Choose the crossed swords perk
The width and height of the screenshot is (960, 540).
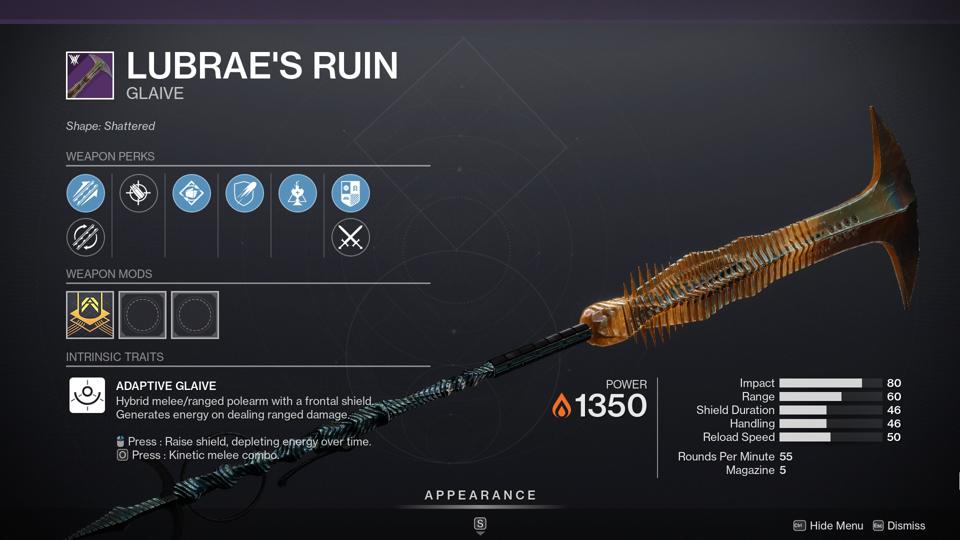pyautogui.click(x=350, y=238)
